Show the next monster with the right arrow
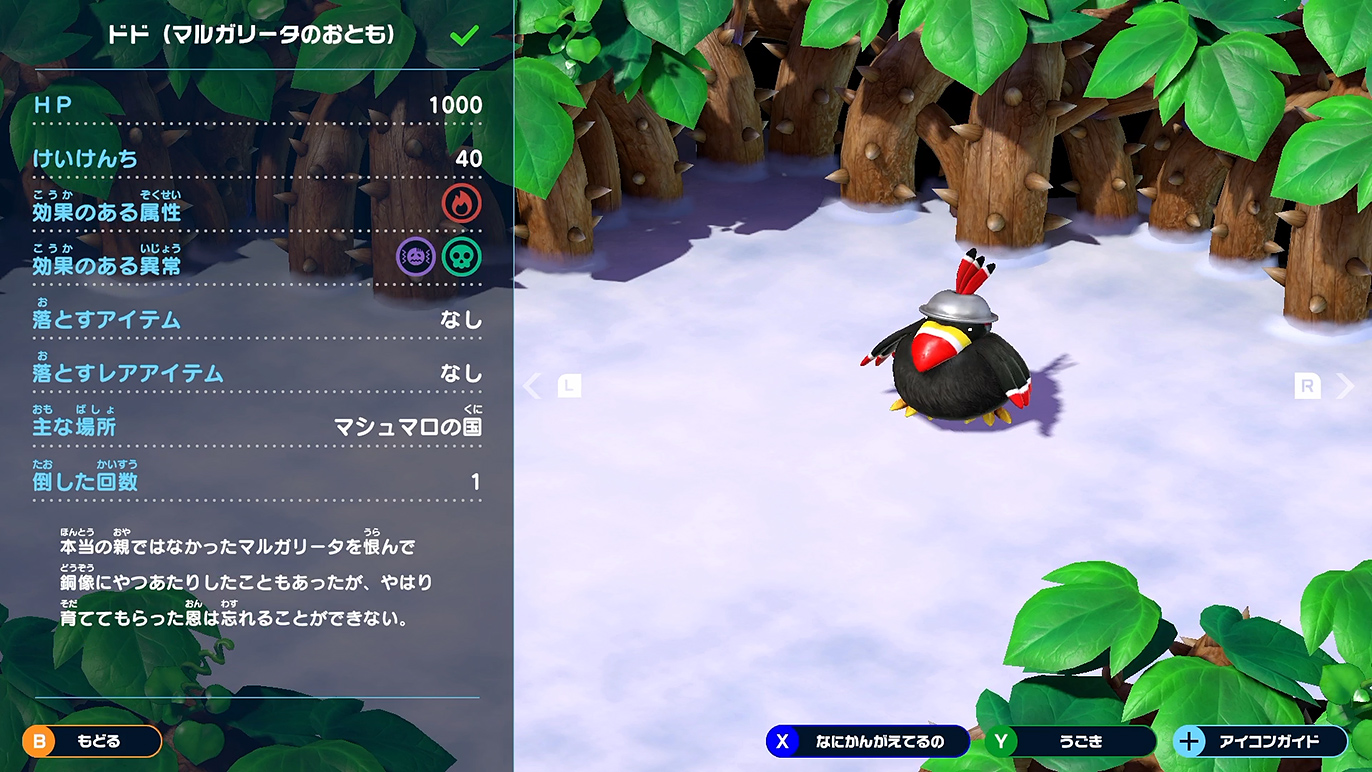 (x=1345, y=386)
